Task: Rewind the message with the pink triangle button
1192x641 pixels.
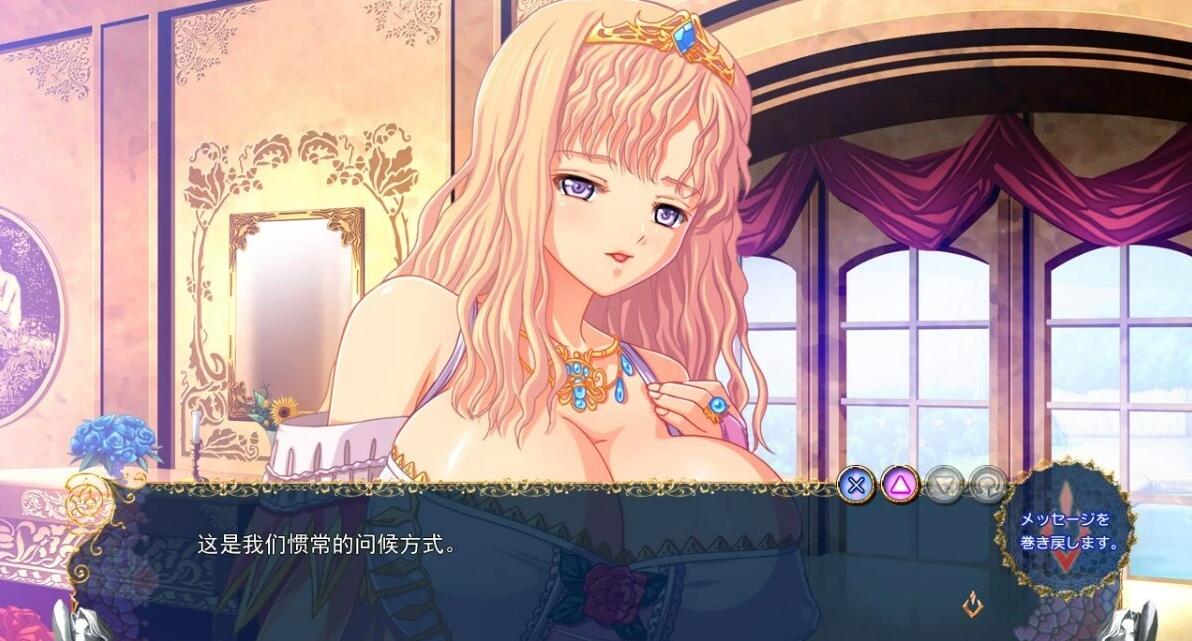Action: click(x=900, y=486)
